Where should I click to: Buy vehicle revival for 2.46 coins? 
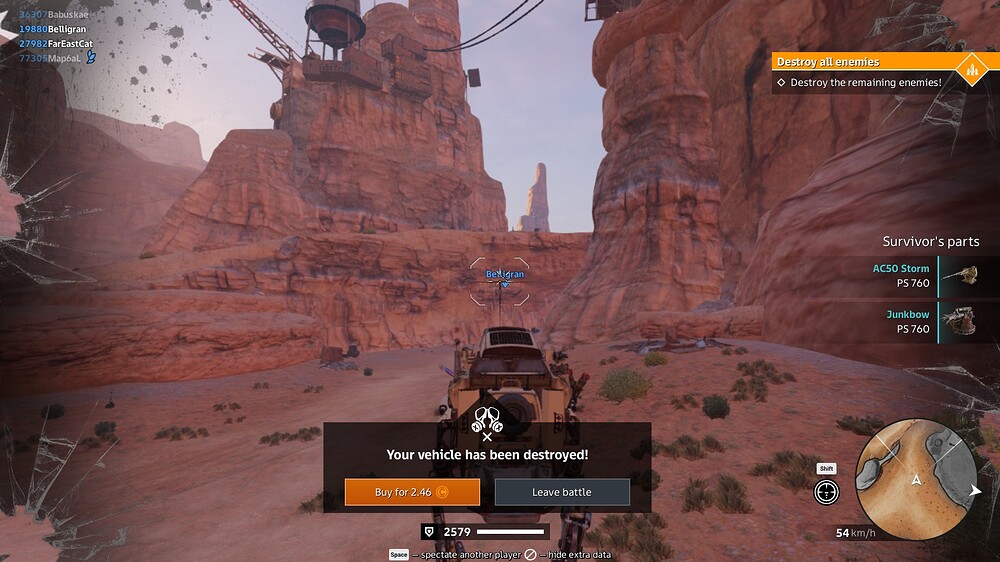[412, 492]
